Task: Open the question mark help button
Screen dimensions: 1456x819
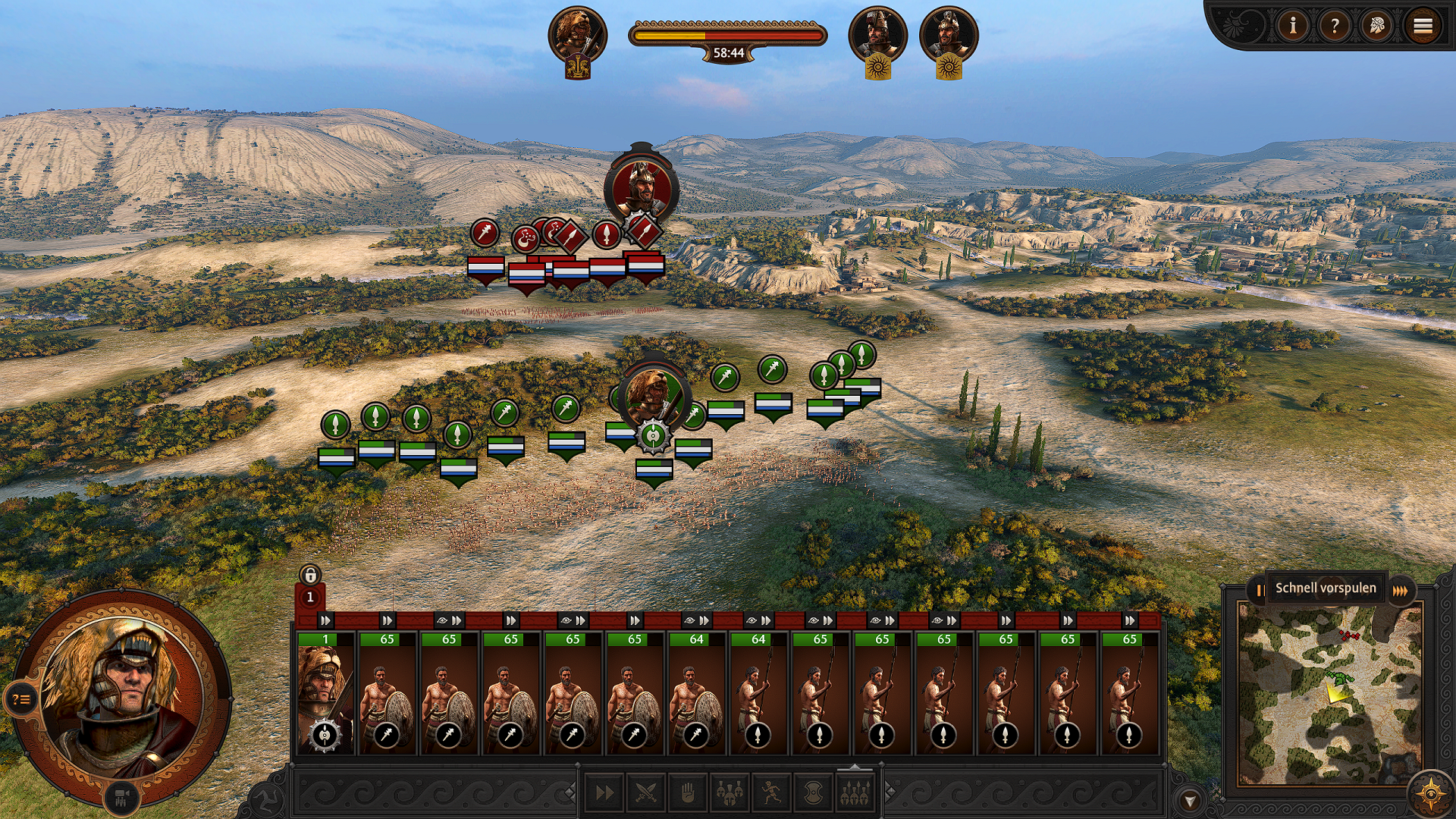Action: 1335,27
